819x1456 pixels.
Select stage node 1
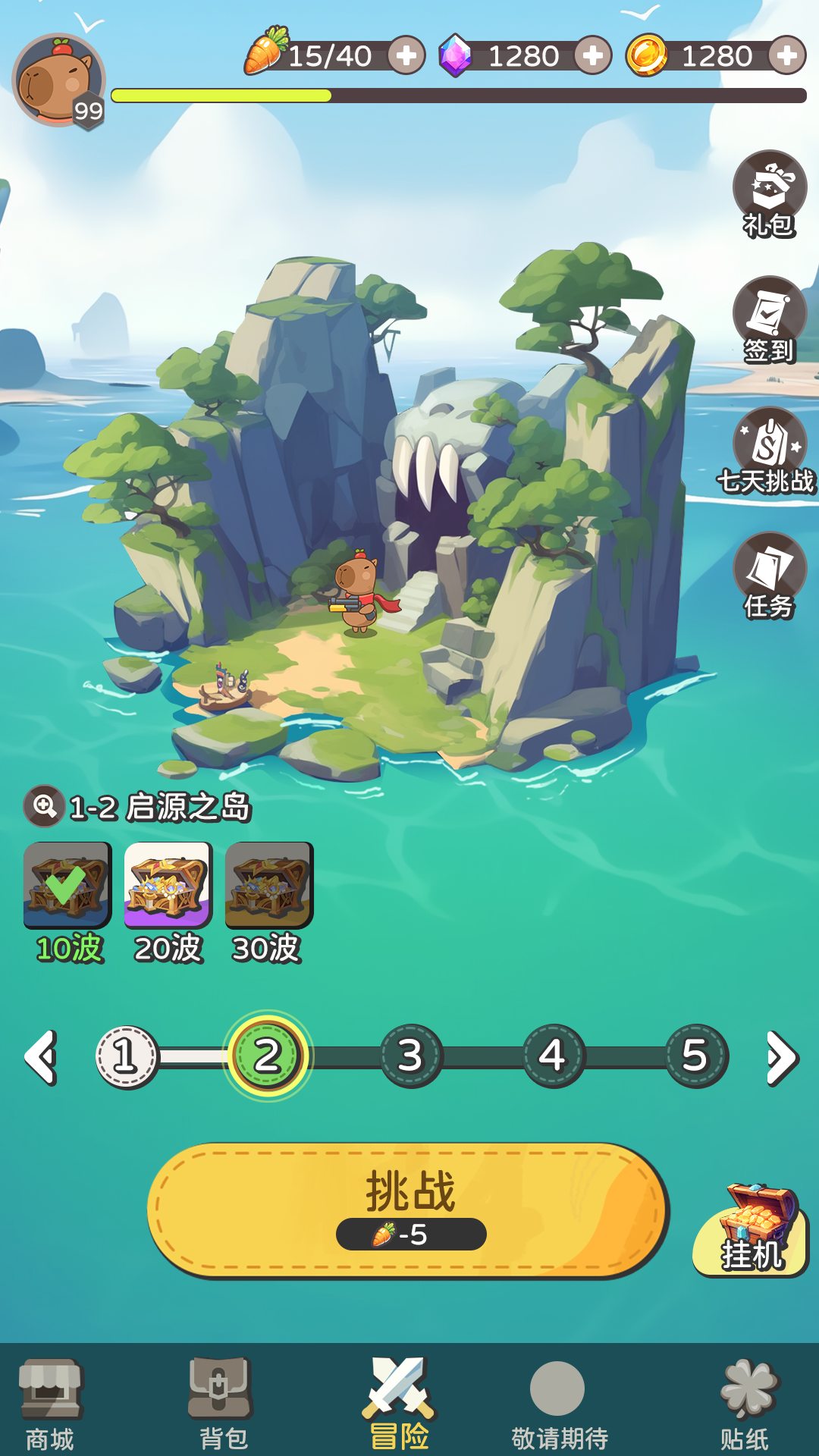click(x=127, y=1056)
